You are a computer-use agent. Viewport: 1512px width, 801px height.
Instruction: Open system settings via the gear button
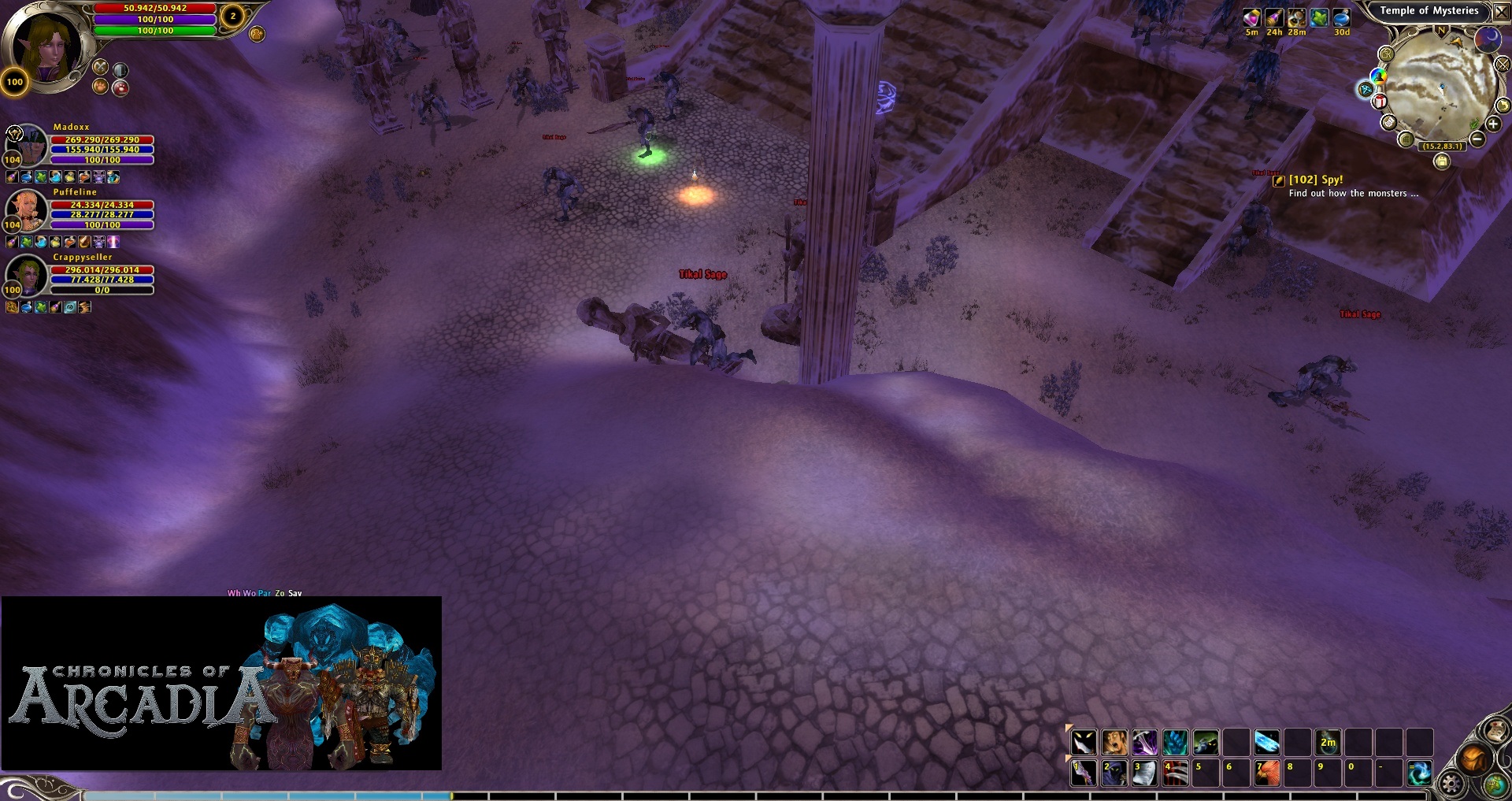coord(1451,784)
